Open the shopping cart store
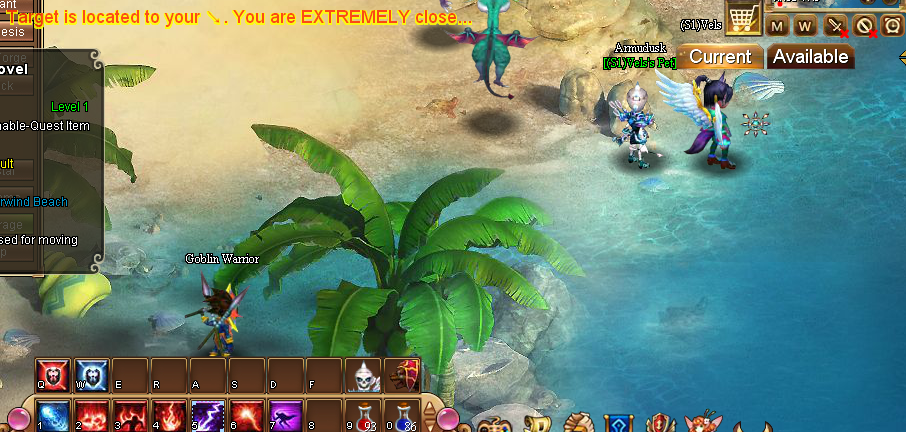Screen dimensions: 906x432 point(742,18)
